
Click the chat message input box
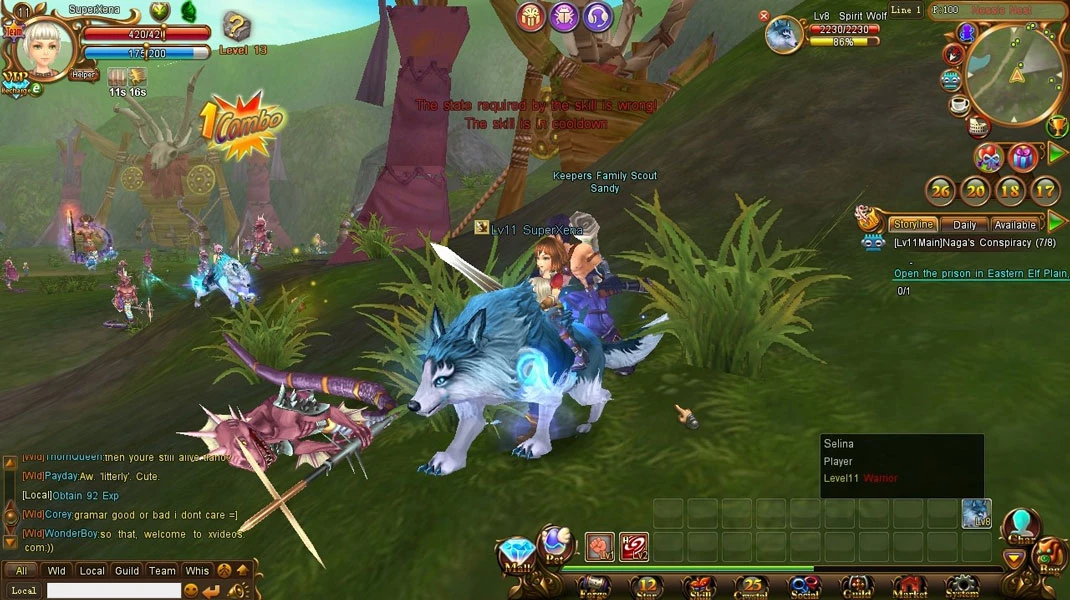(x=113, y=591)
